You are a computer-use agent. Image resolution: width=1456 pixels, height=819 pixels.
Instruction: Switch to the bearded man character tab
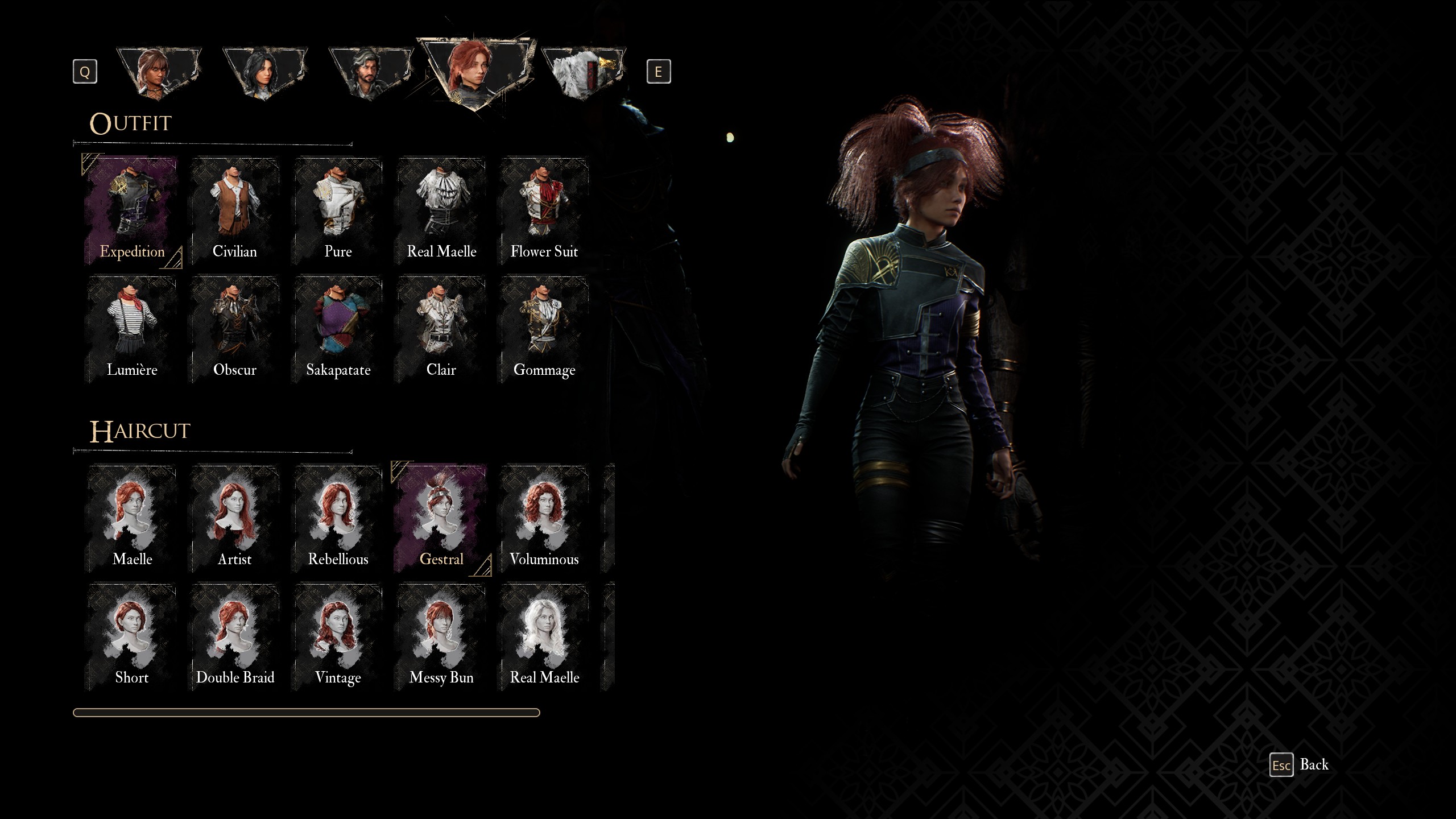click(370, 73)
